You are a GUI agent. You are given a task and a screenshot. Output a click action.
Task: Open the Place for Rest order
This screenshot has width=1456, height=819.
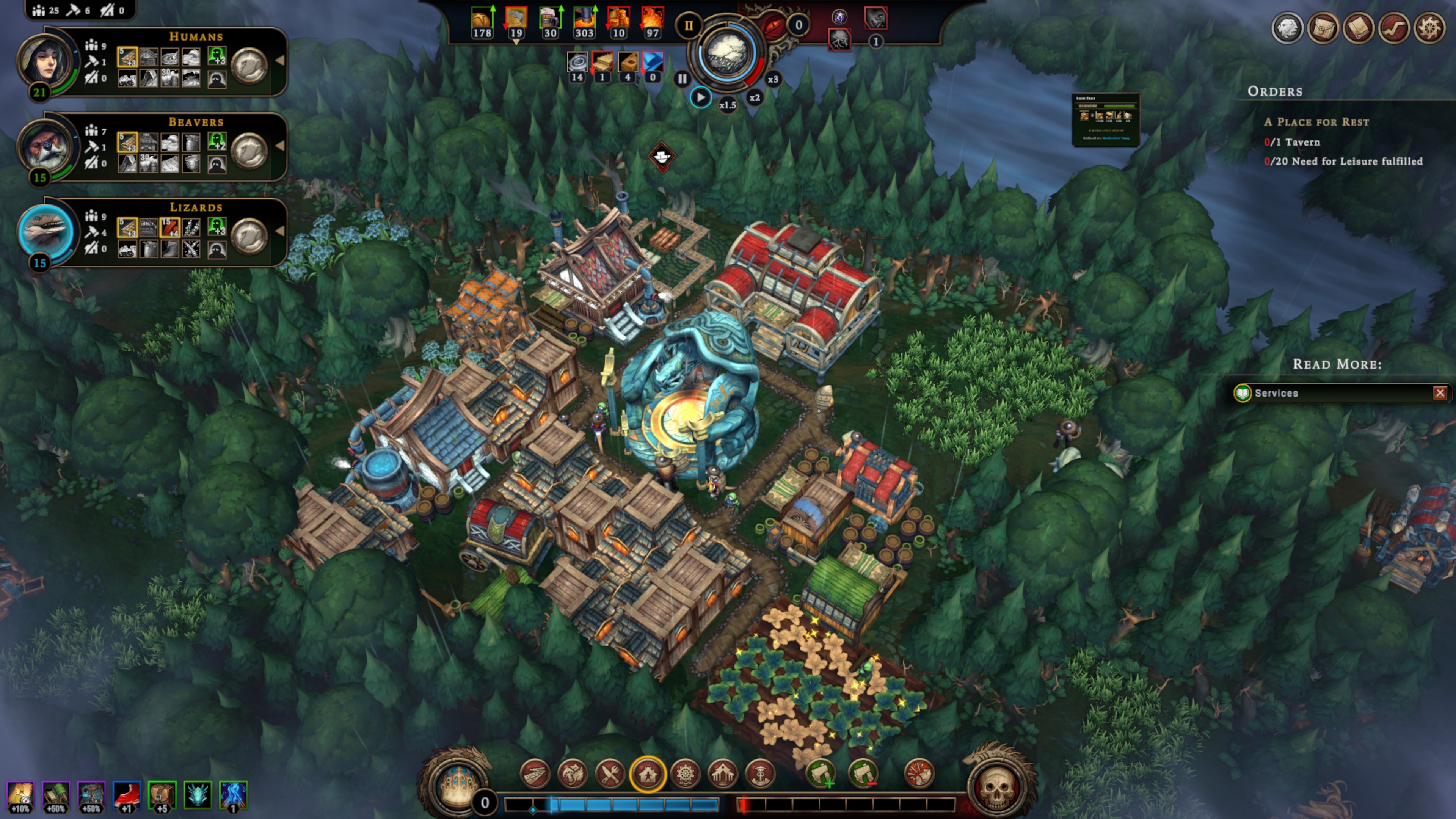click(1316, 122)
